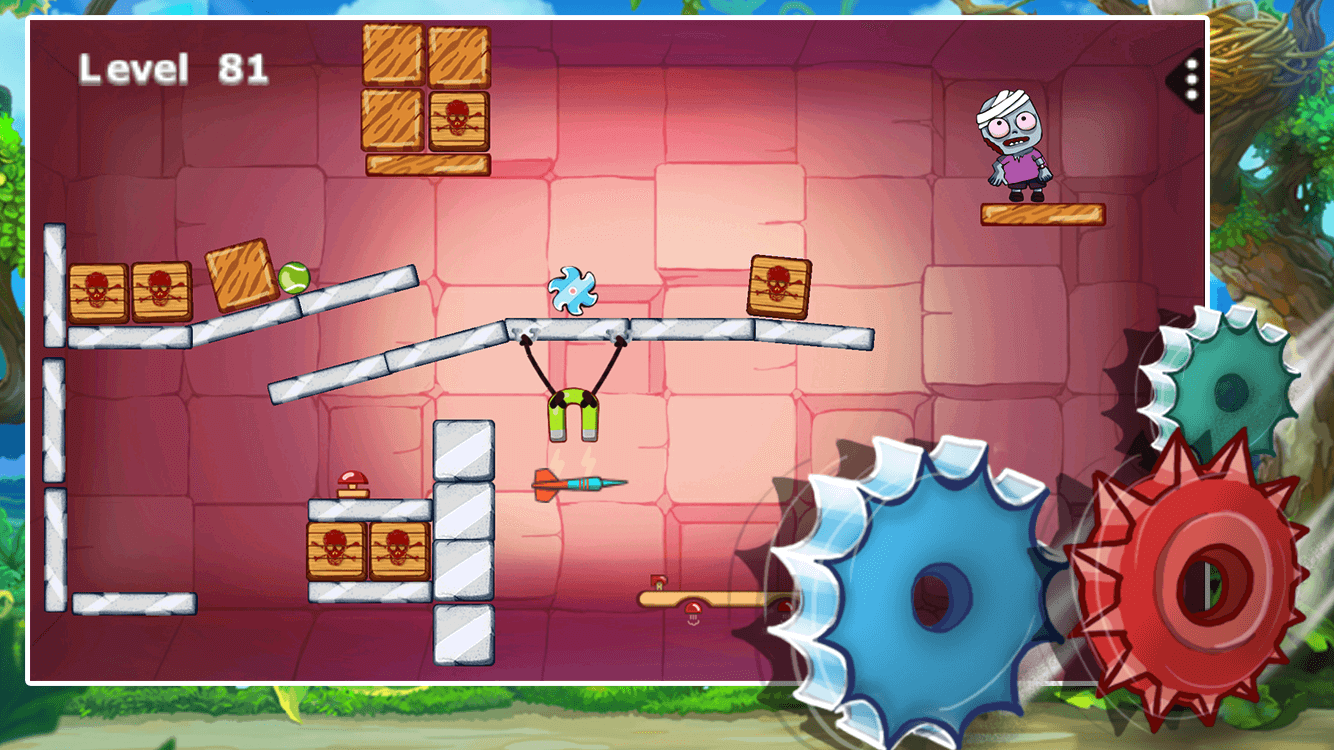Click the green tennis ball on the ramp

tap(294, 275)
